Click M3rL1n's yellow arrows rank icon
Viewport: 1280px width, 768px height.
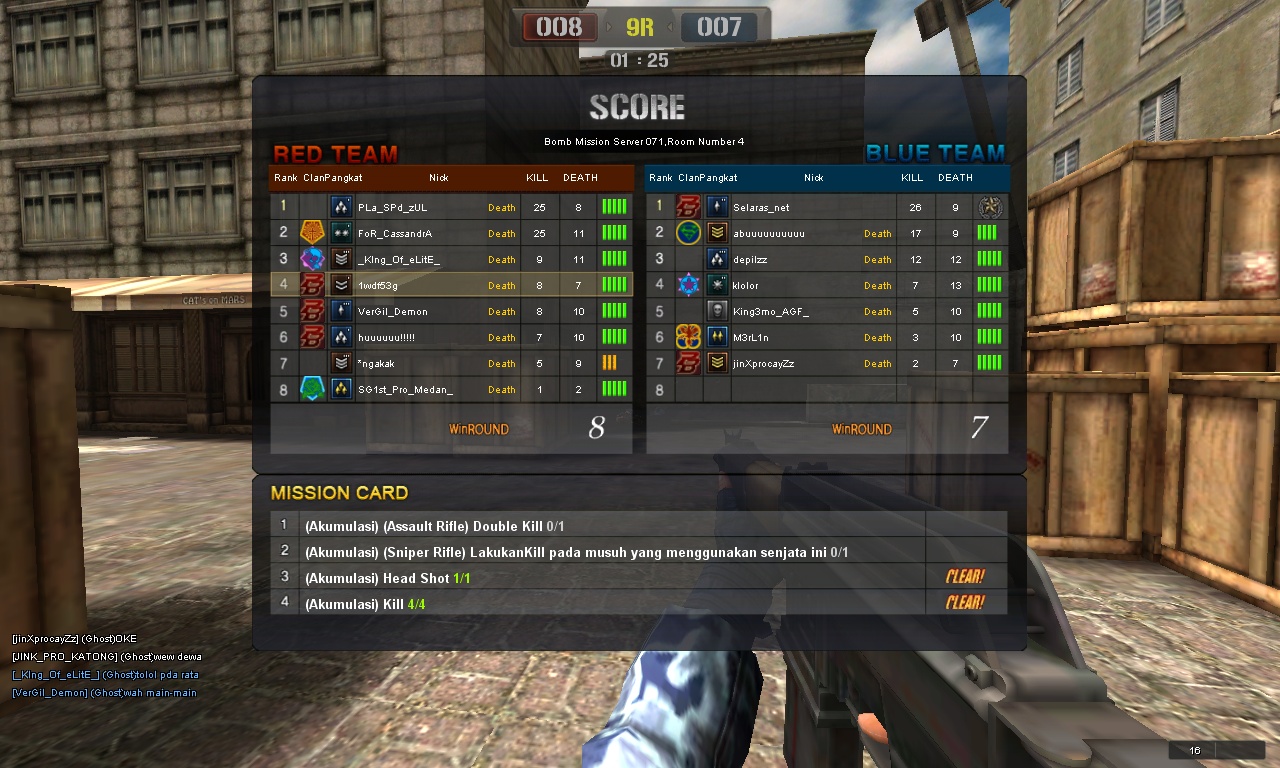click(718, 337)
